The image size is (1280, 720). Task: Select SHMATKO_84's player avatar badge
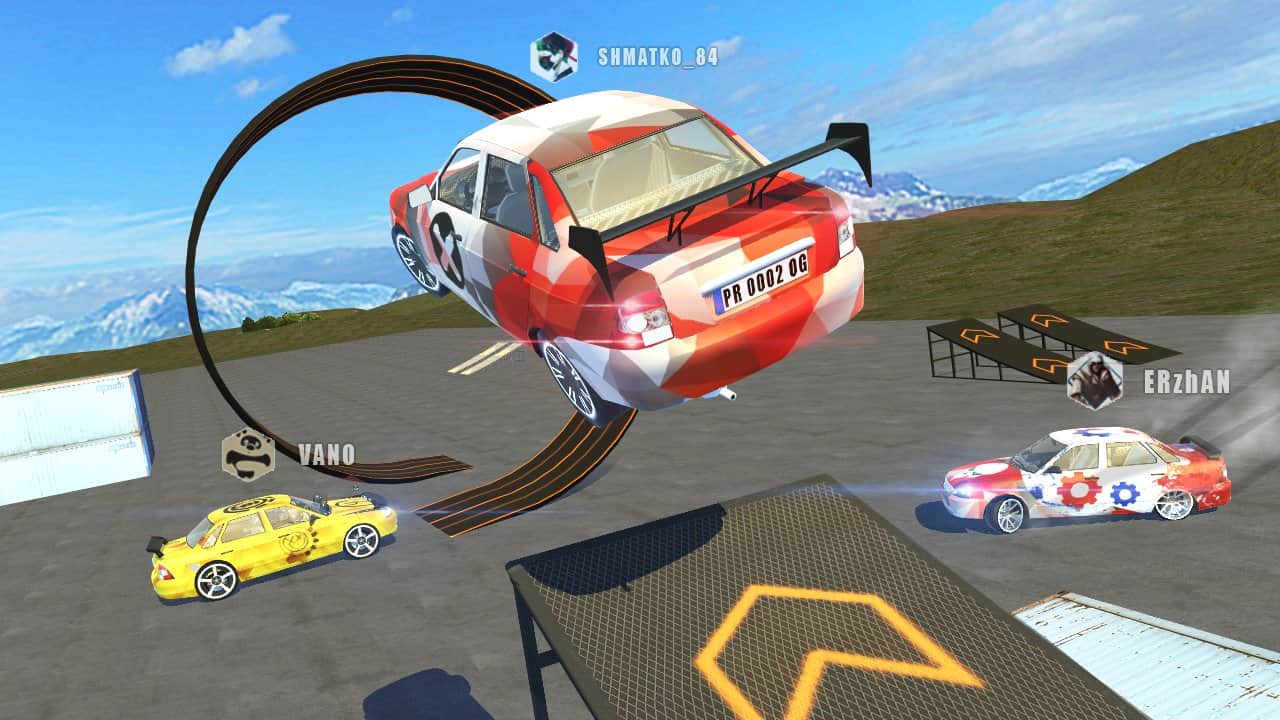(x=554, y=56)
